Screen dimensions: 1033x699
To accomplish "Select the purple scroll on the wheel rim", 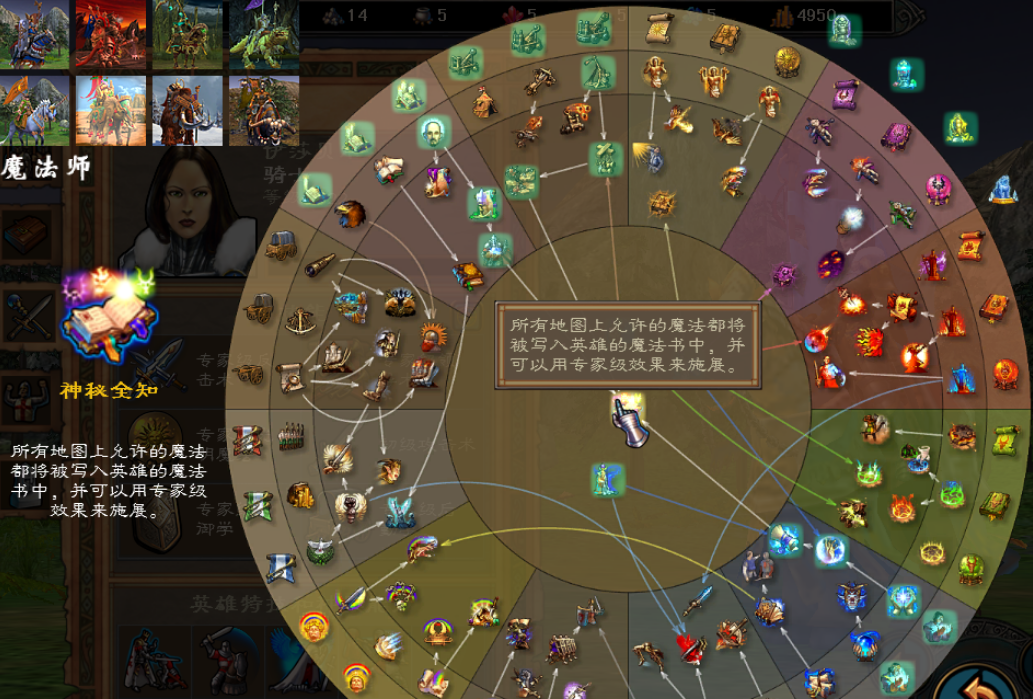I will coord(846,95).
